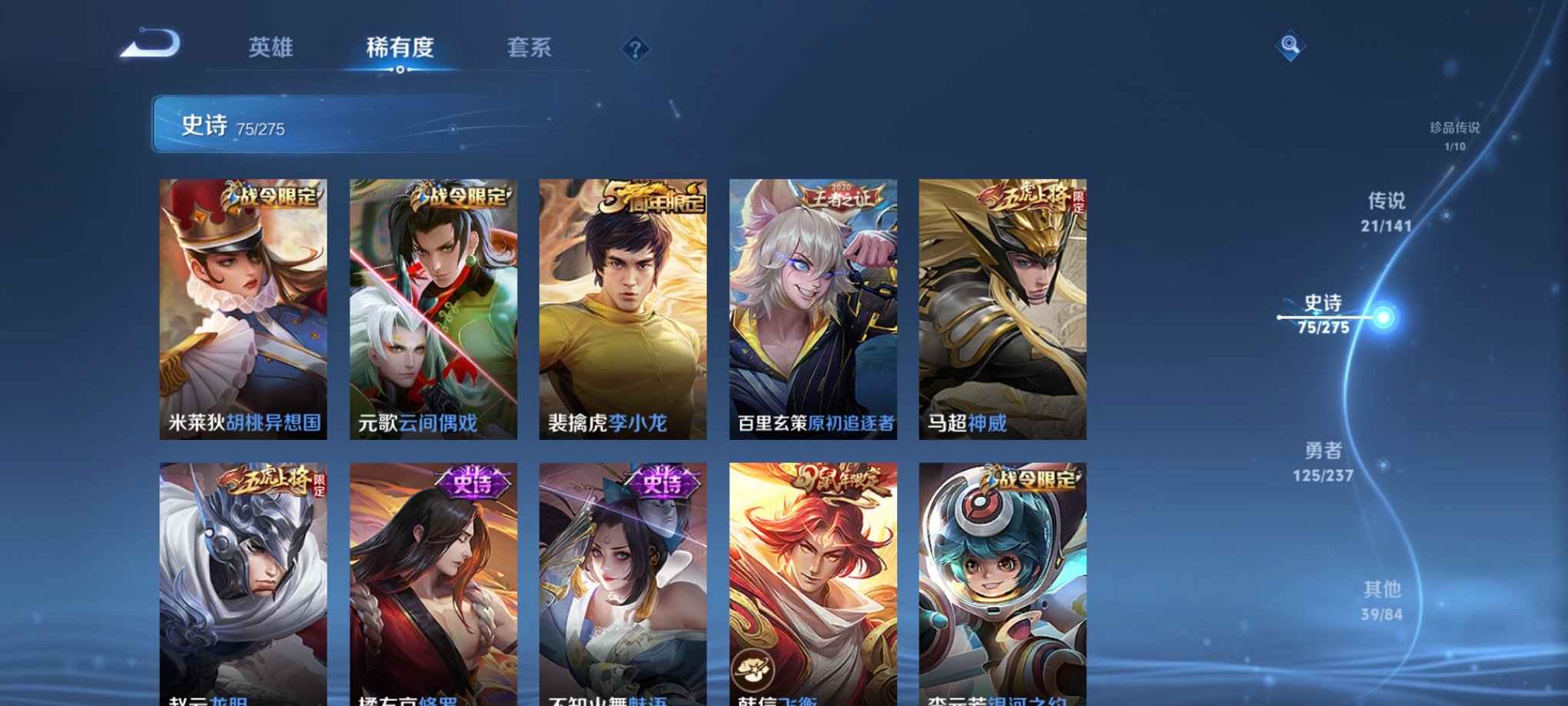Select the 稀有度 tab

tap(400, 48)
